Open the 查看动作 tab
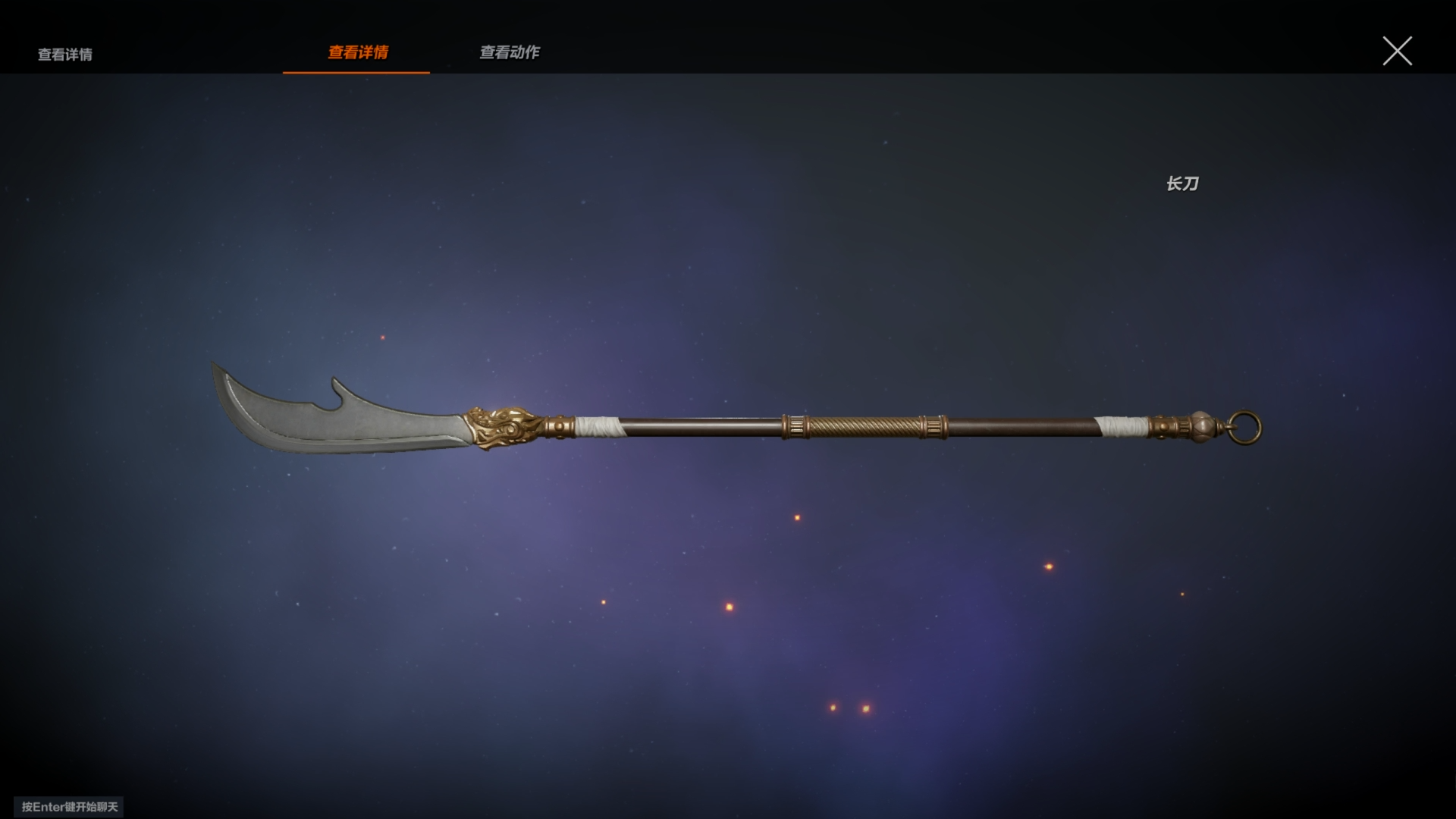Image resolution: width=1456 pixels, height=819 pixels. (x=510, y=52)
